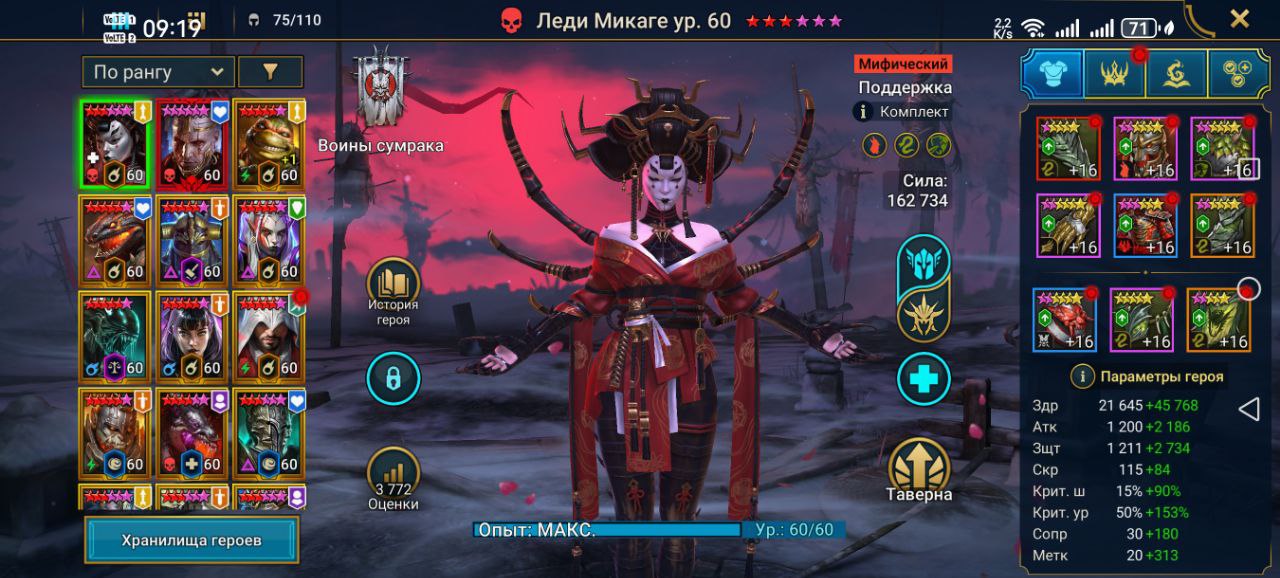Open the 'По рангу' sort dropdown

(x=158, y=72)
